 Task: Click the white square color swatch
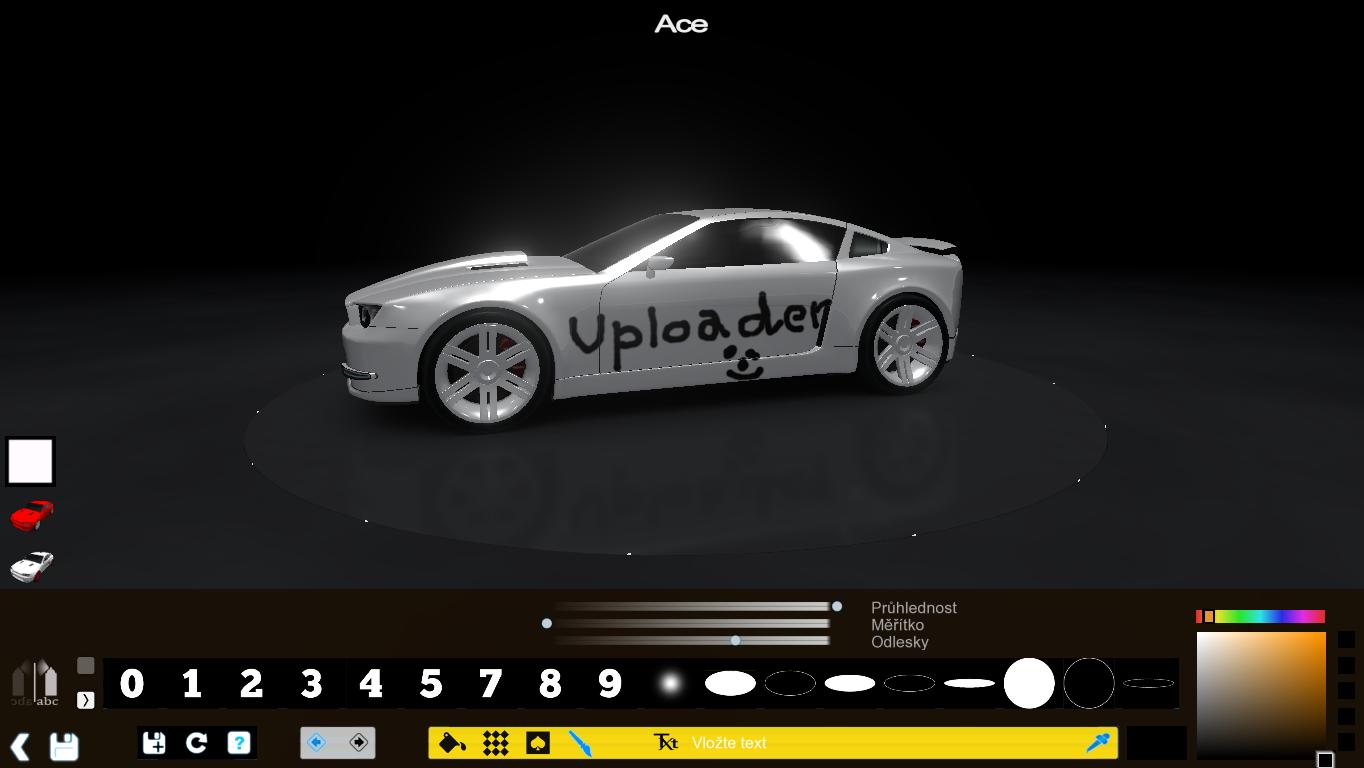click(x=30, y=461)
